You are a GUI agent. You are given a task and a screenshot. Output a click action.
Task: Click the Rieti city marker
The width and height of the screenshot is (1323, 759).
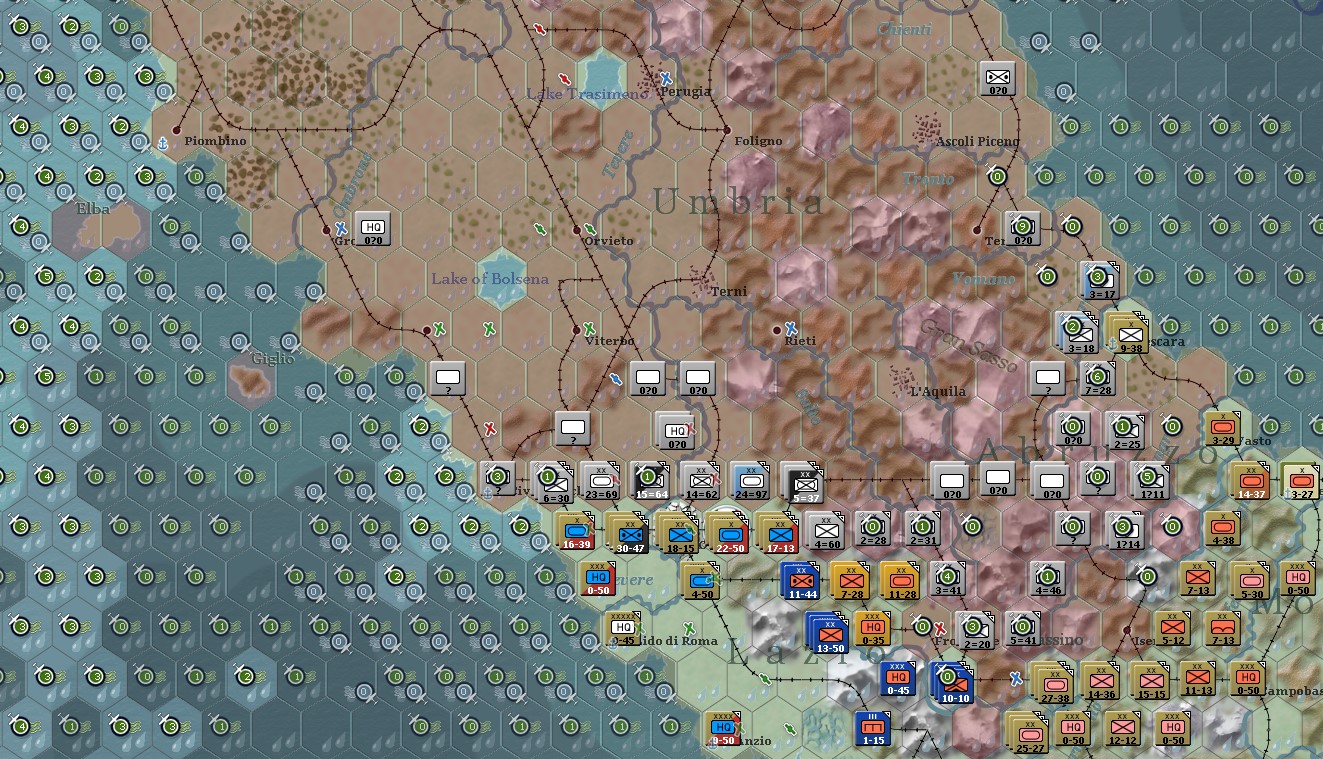pos(777,329)
